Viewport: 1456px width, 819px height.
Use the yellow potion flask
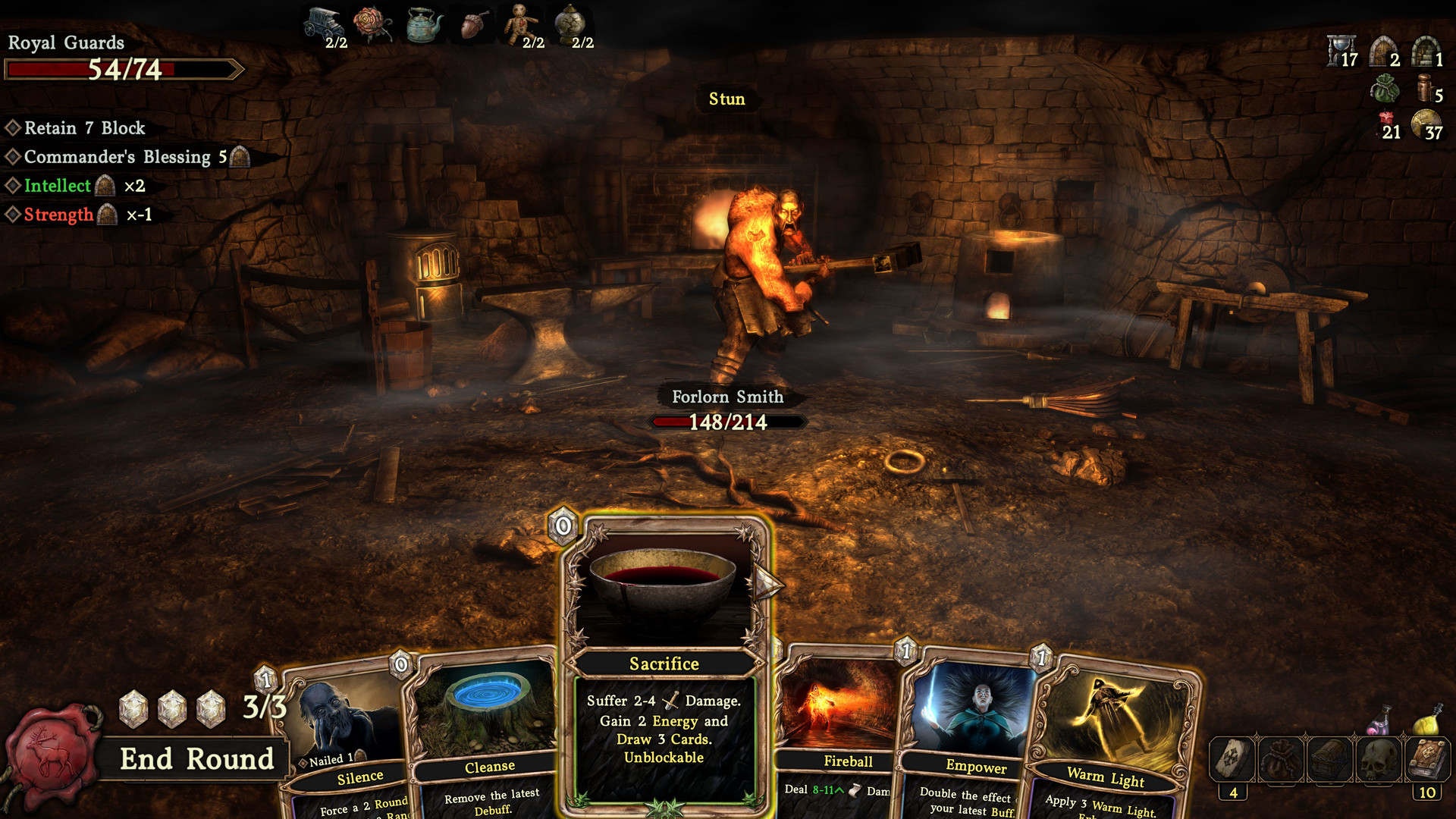[x=1426, y=720]
